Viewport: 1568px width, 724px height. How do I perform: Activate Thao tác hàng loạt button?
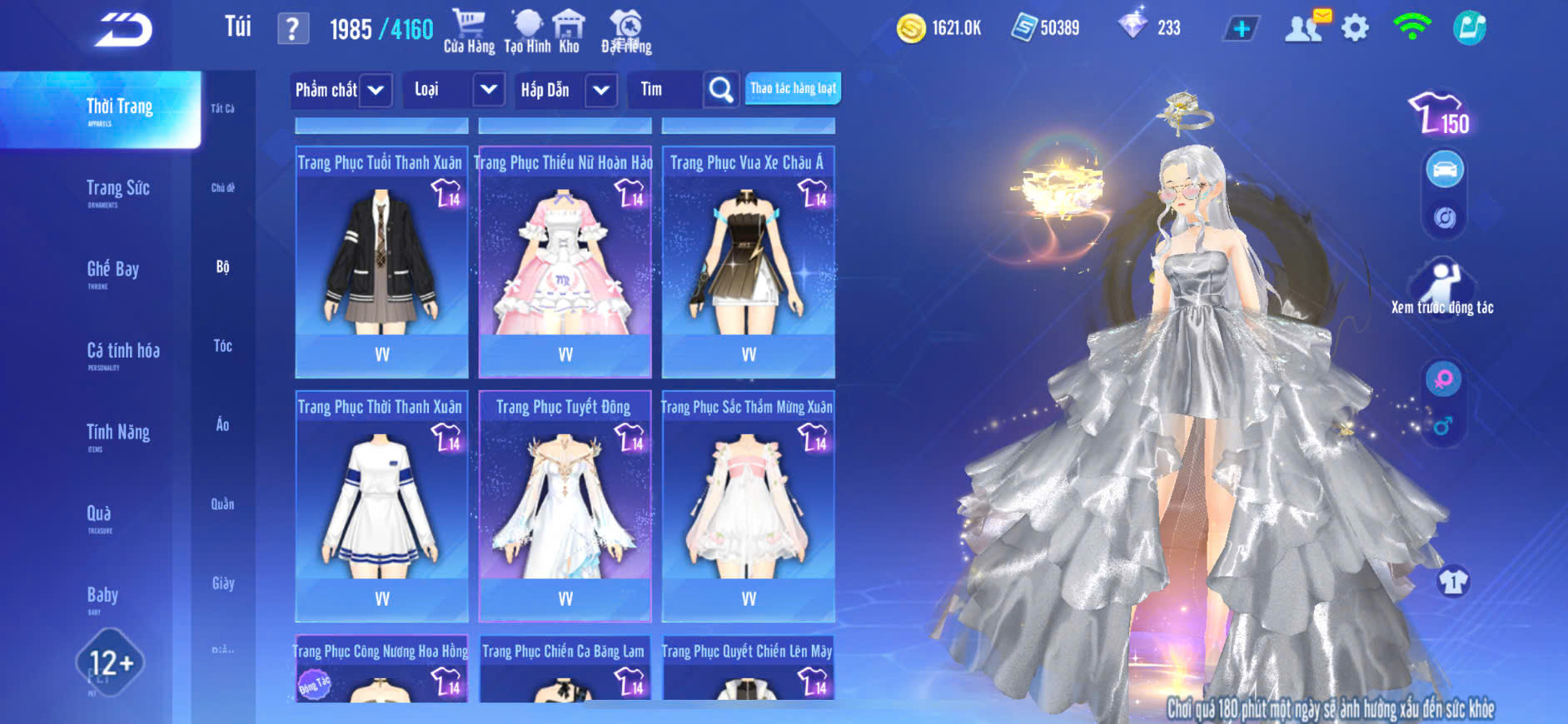793,88
